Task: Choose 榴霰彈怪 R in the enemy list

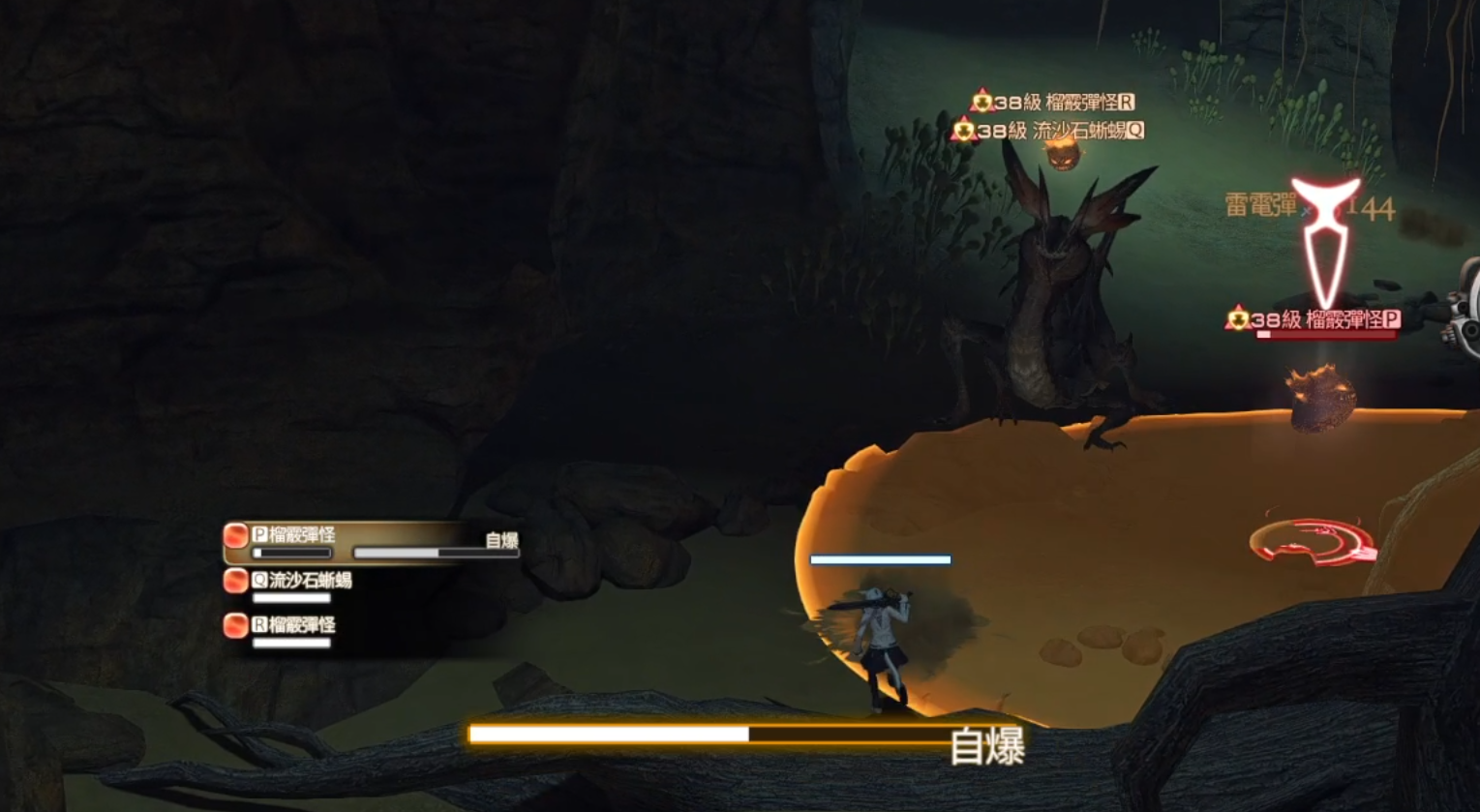Action: click(293, 625)
